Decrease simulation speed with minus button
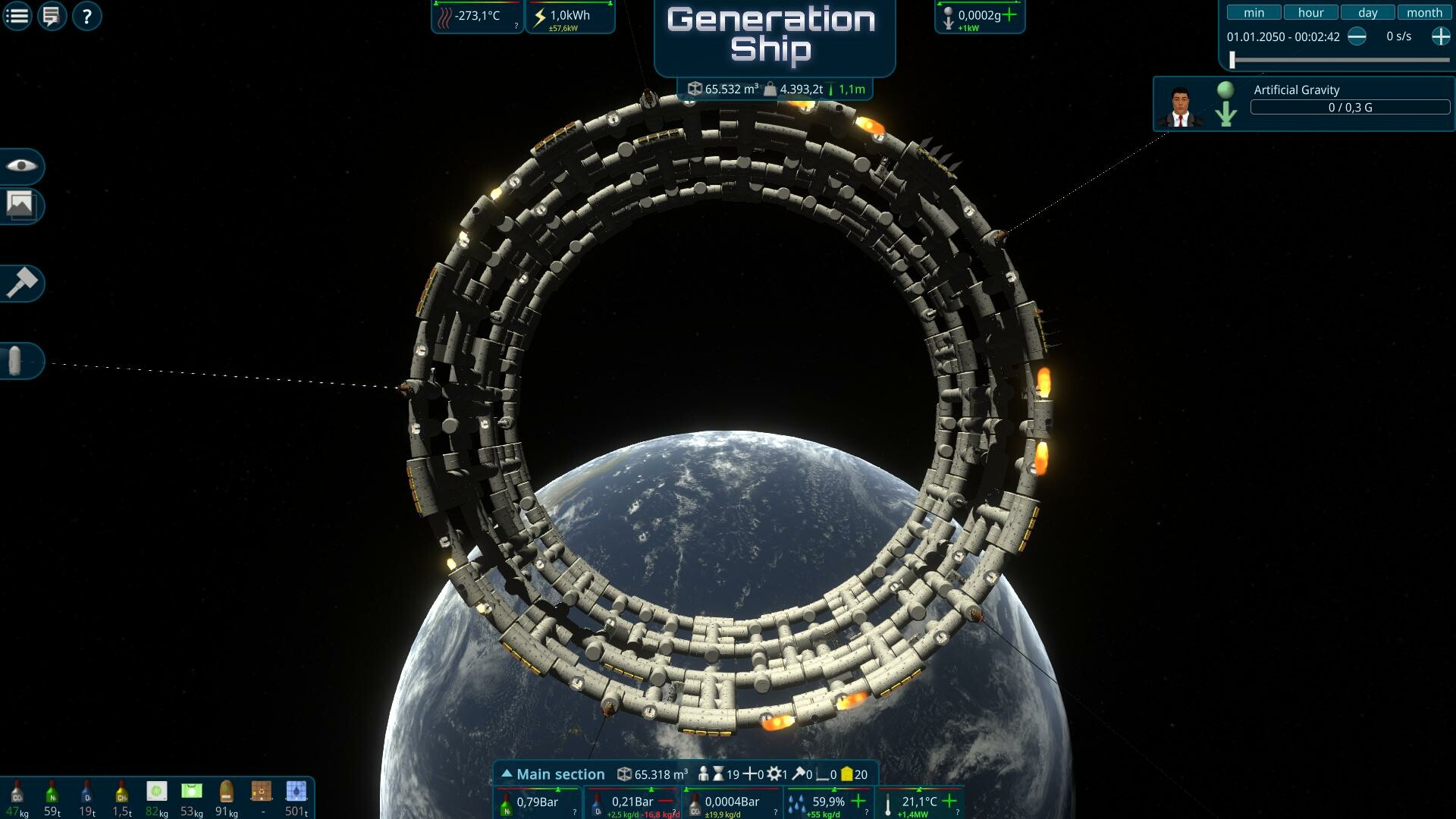1456x819 pixels. point(1357,36)
